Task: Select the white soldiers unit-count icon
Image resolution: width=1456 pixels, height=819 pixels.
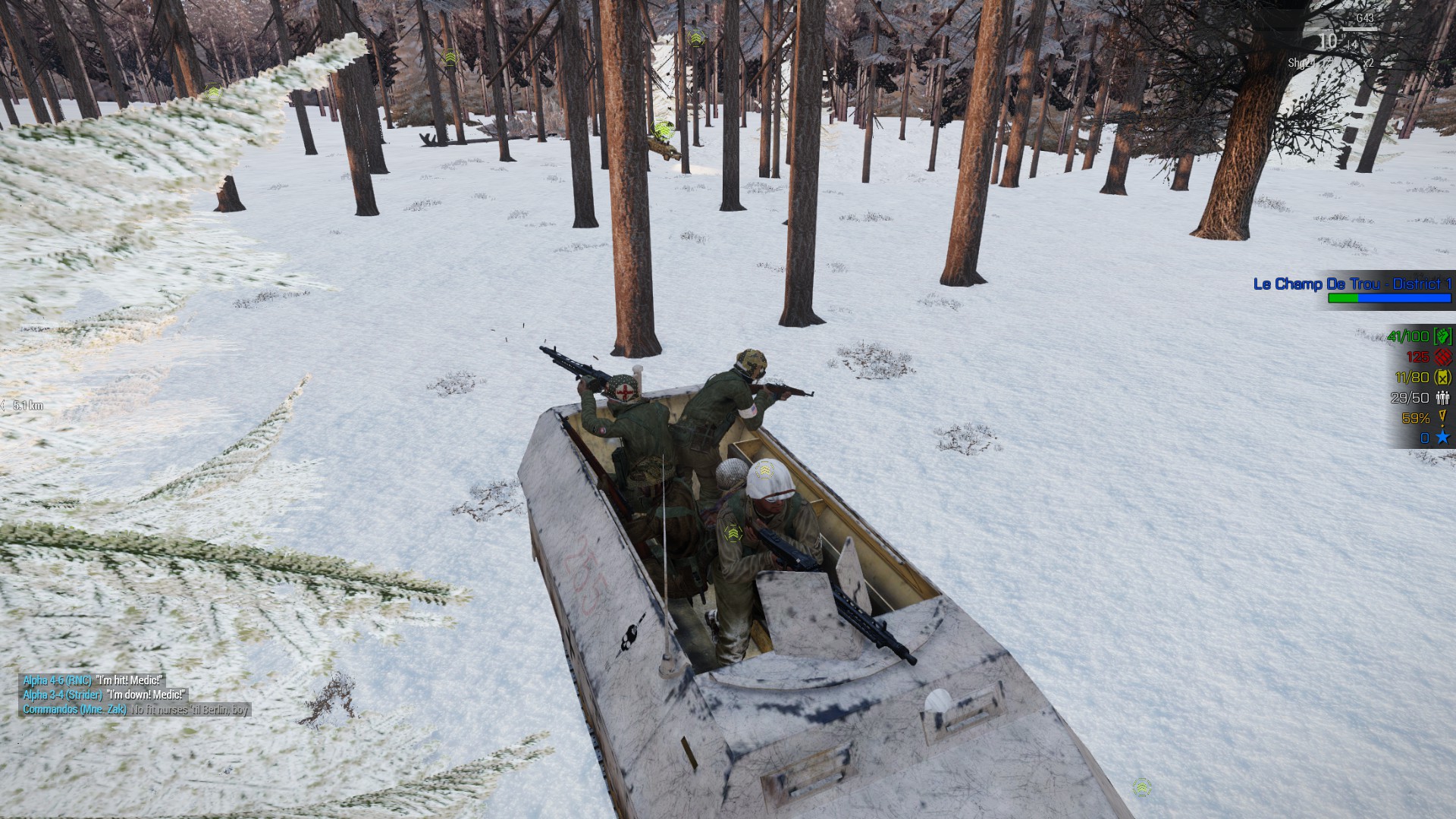Action: (1442, 397)
